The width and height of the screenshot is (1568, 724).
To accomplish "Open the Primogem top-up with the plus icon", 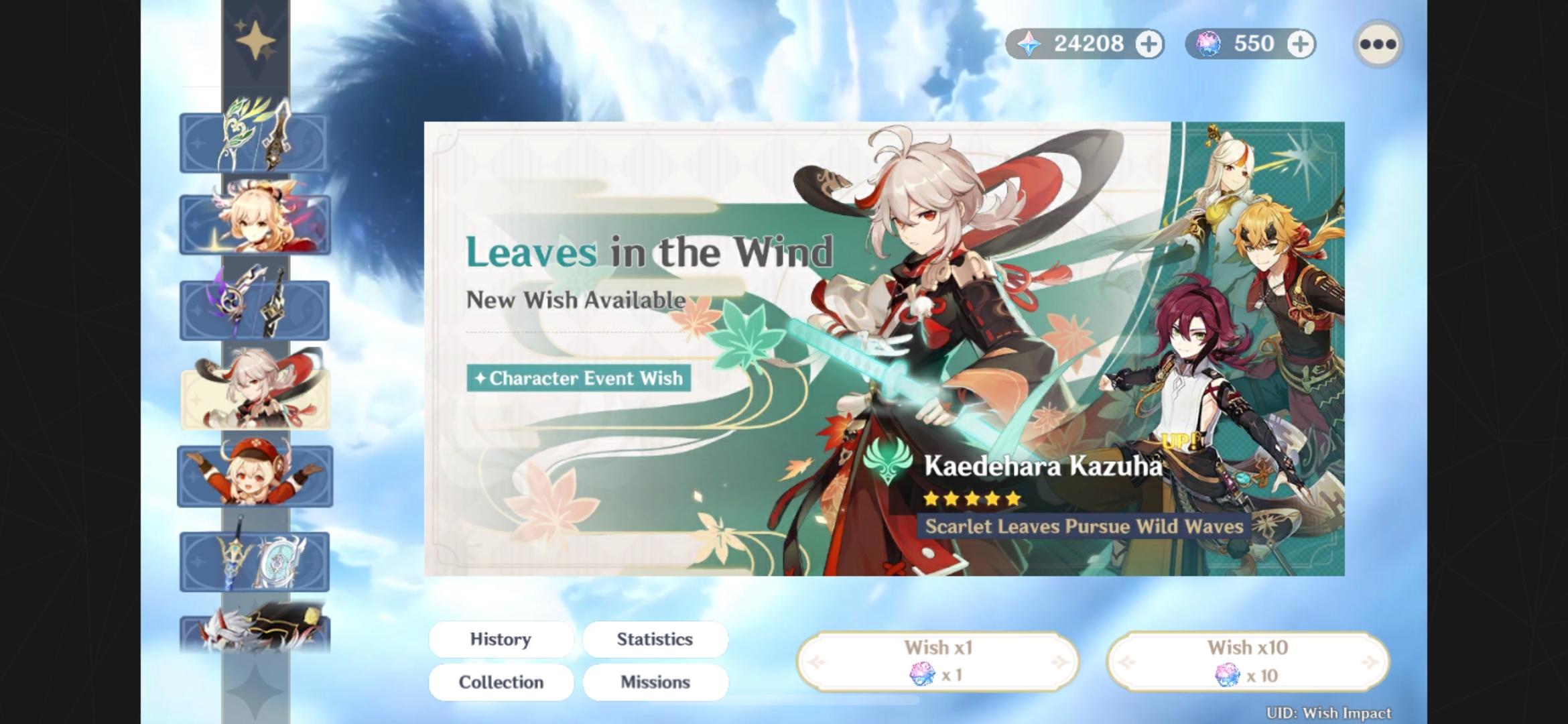I will point(1149,44).
